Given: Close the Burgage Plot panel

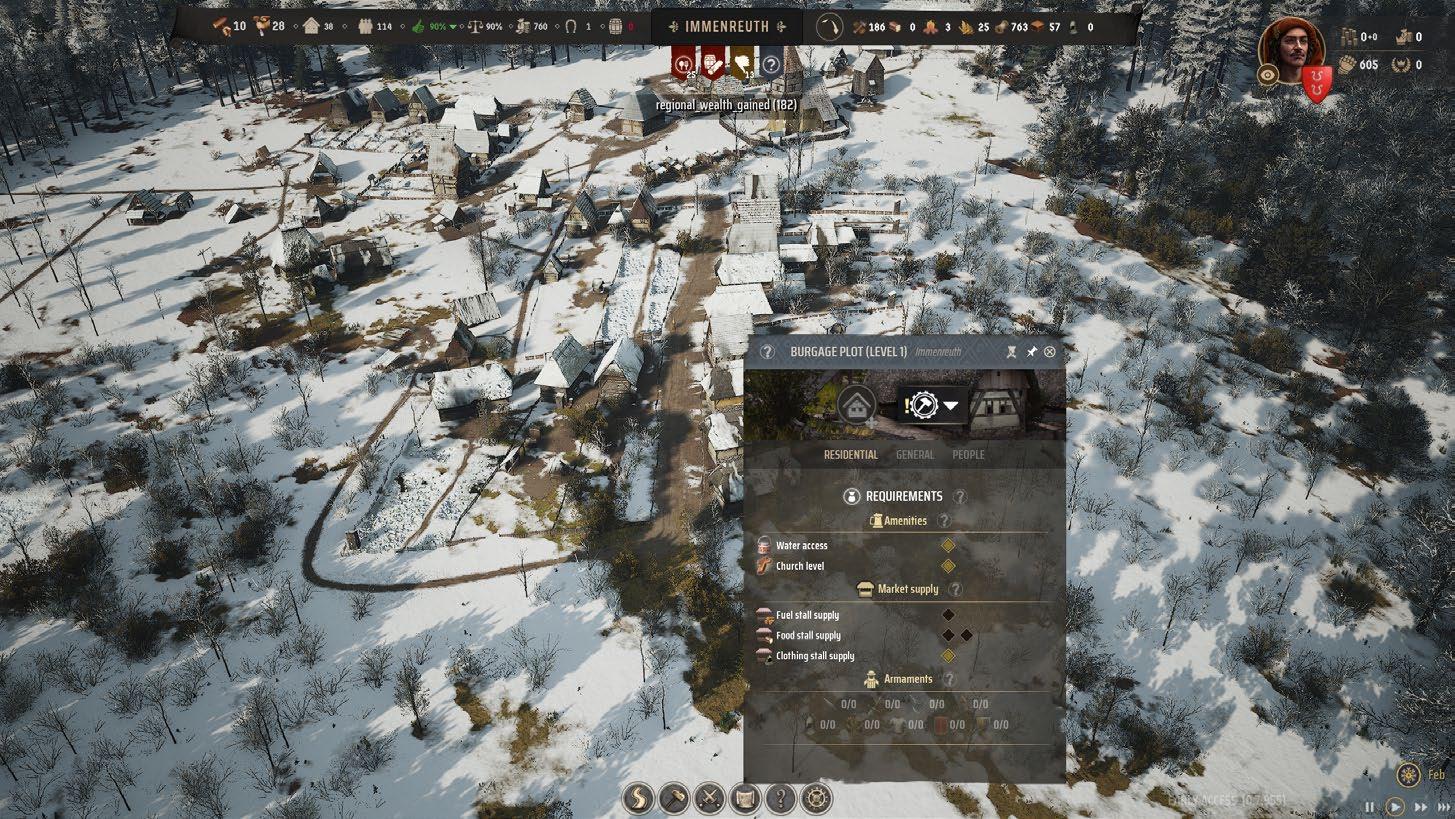Looking at the screenshot, I should (1049, 352).
